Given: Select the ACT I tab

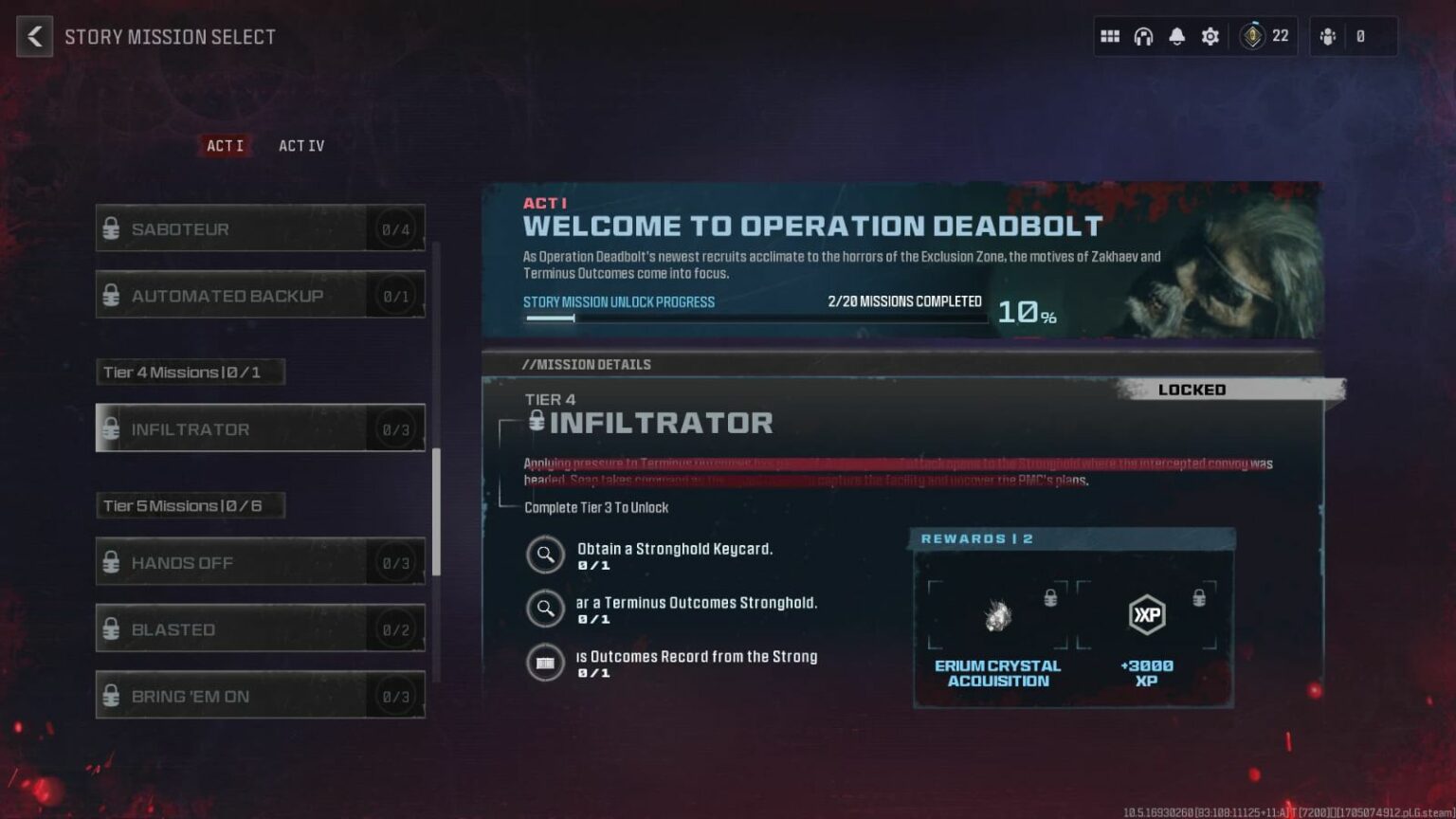Looking at the screenshot, I should pyautogui.click(x=224, y=145).
